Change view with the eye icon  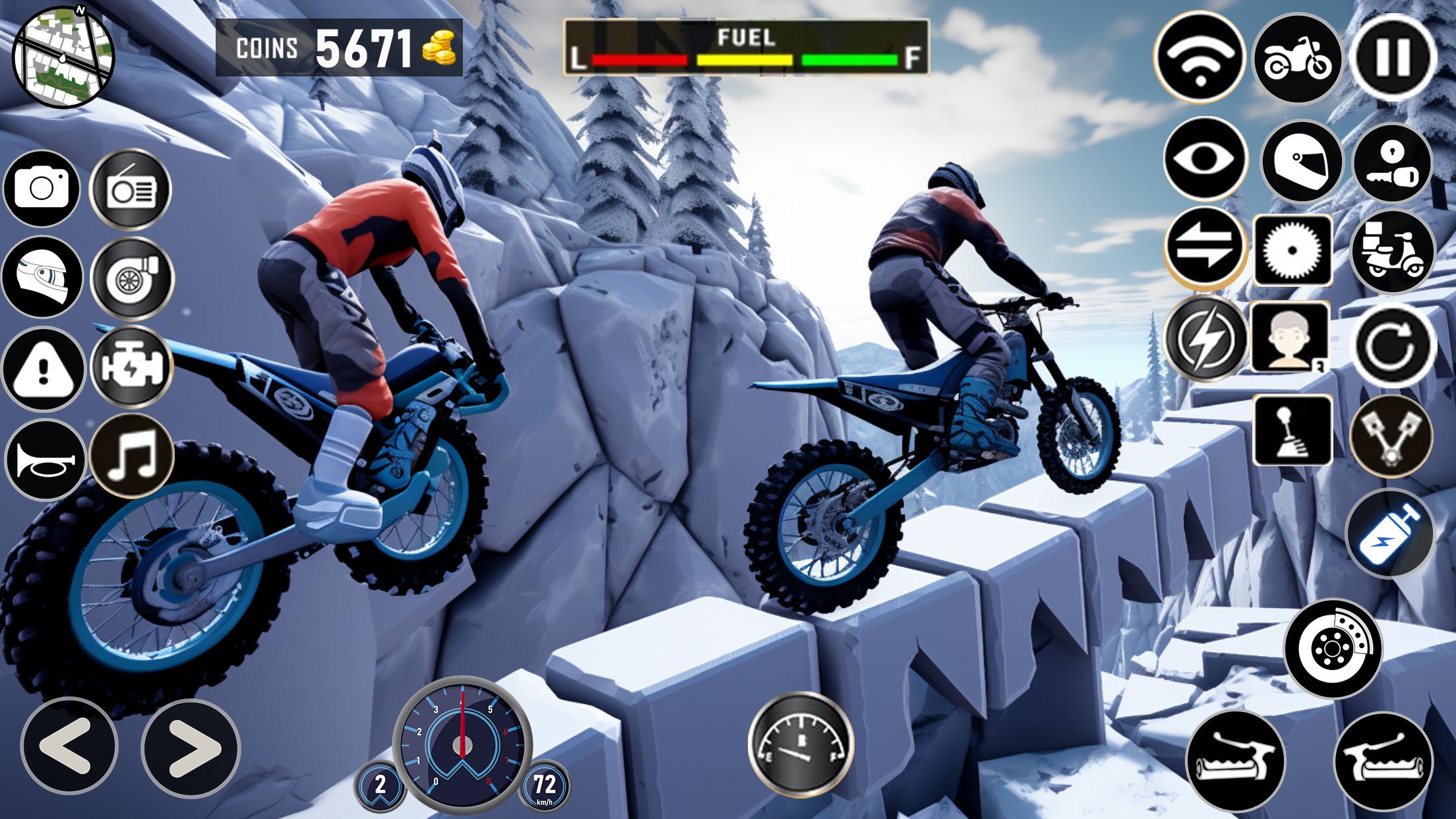(1205, 159)
